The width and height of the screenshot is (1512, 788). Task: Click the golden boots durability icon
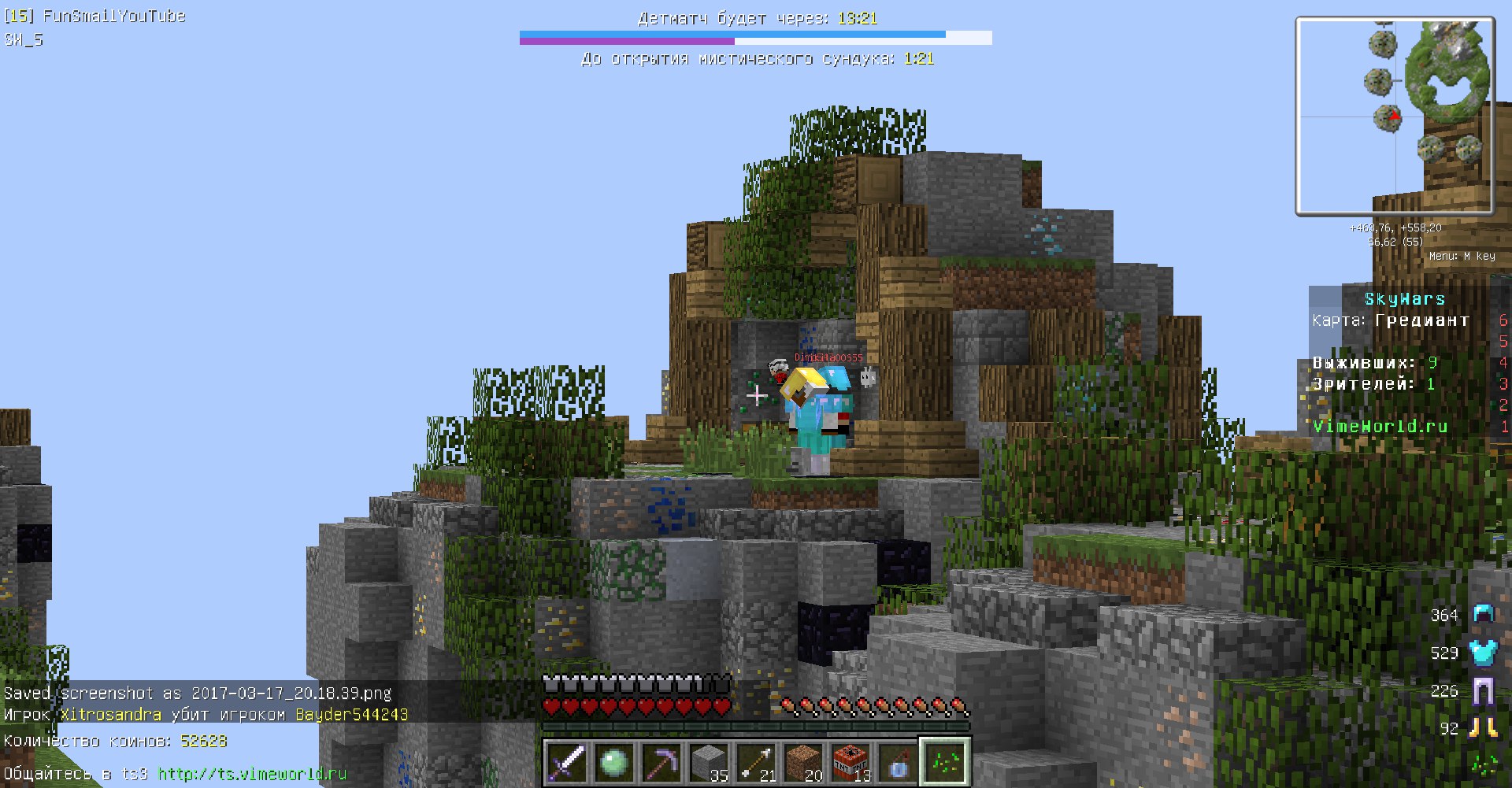pyautogui.click(x=1483, y=728)
